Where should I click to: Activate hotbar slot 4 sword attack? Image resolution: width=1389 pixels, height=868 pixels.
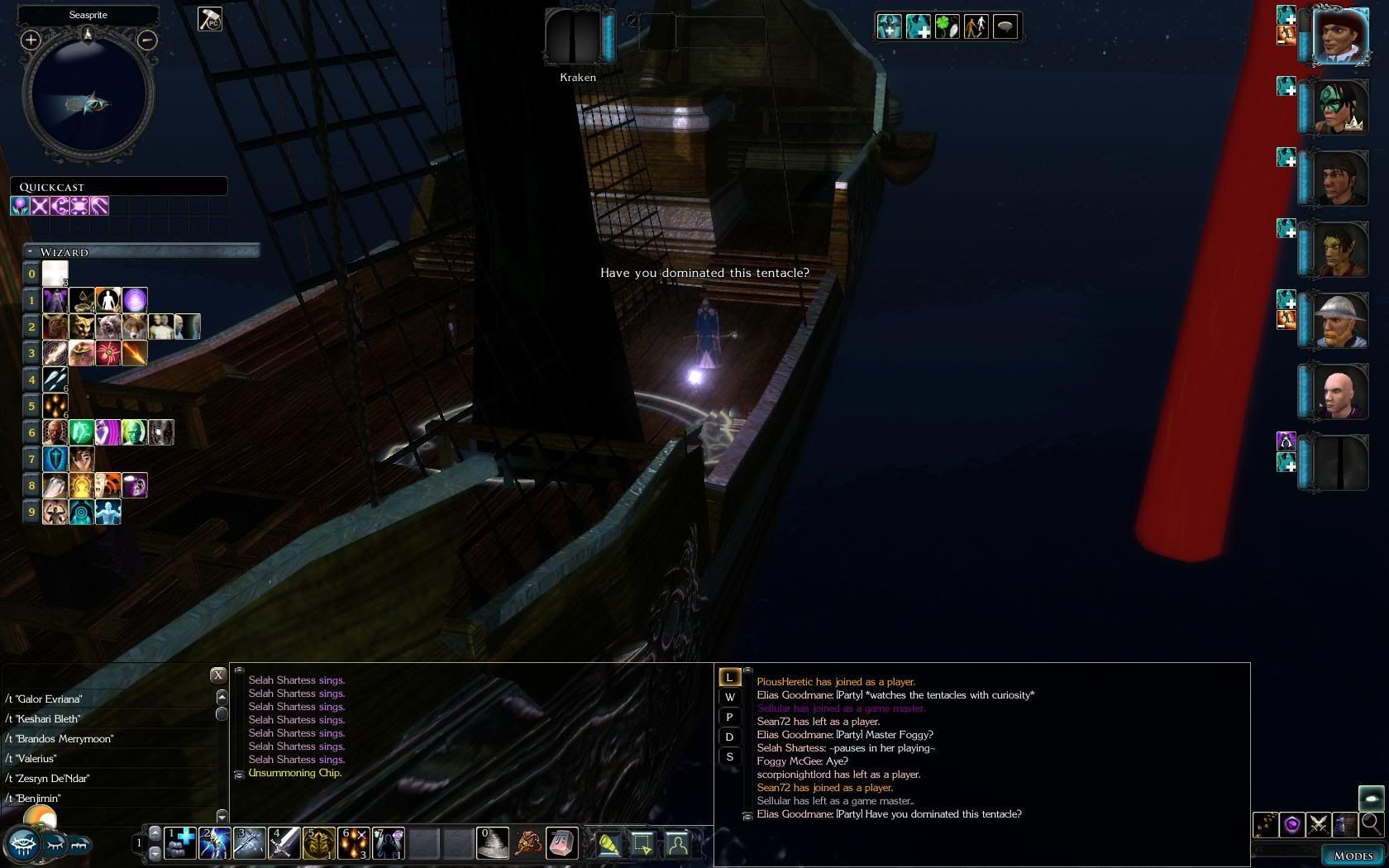pyautogui.click(x=284, y=844)
